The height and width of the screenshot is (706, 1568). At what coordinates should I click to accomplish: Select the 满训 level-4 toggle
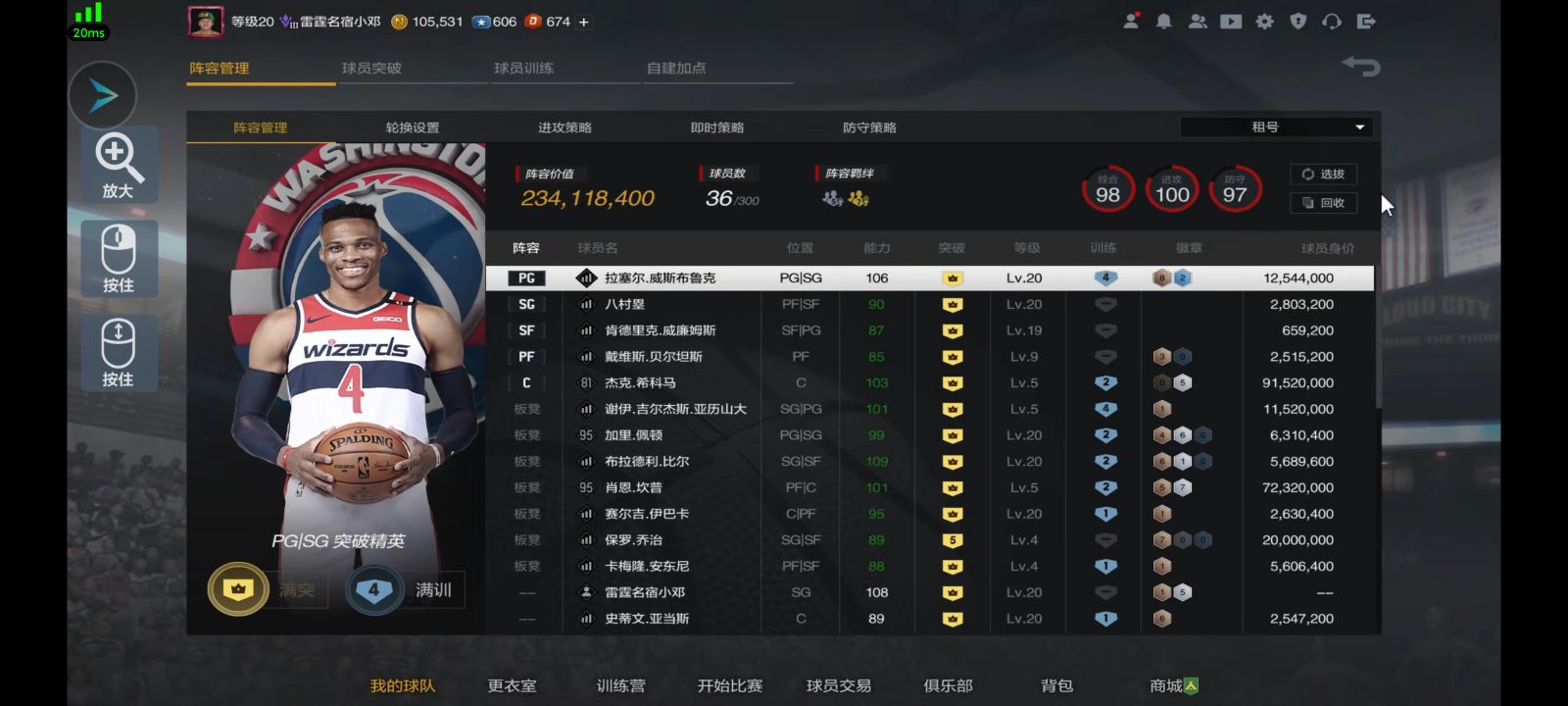pyautogui.click(x=375, y=589)
